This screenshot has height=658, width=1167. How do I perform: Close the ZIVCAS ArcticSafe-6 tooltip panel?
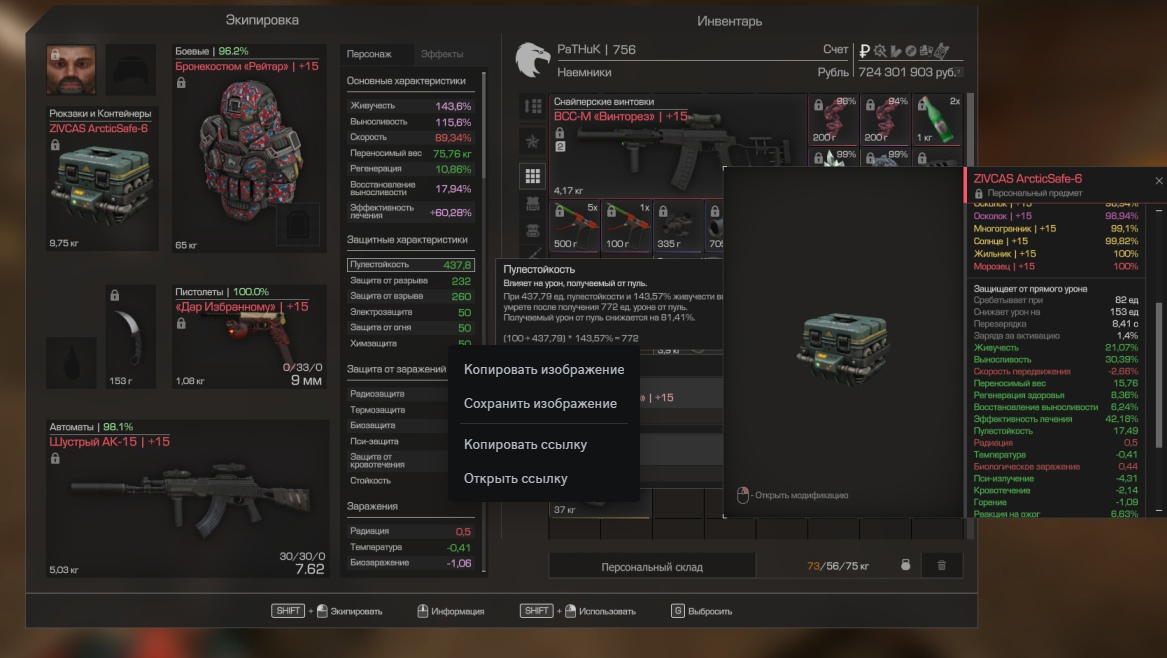(x=1158, y=181)
